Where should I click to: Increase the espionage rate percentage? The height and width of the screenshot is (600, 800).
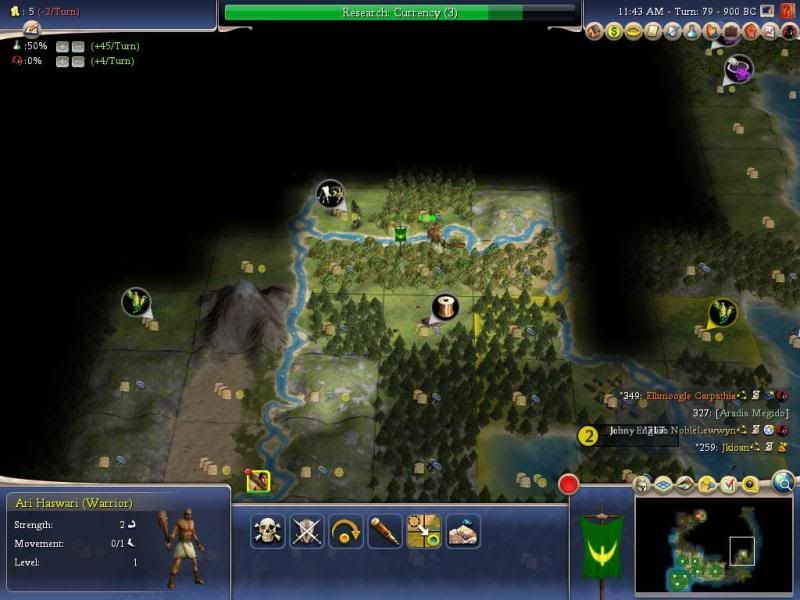62,62
